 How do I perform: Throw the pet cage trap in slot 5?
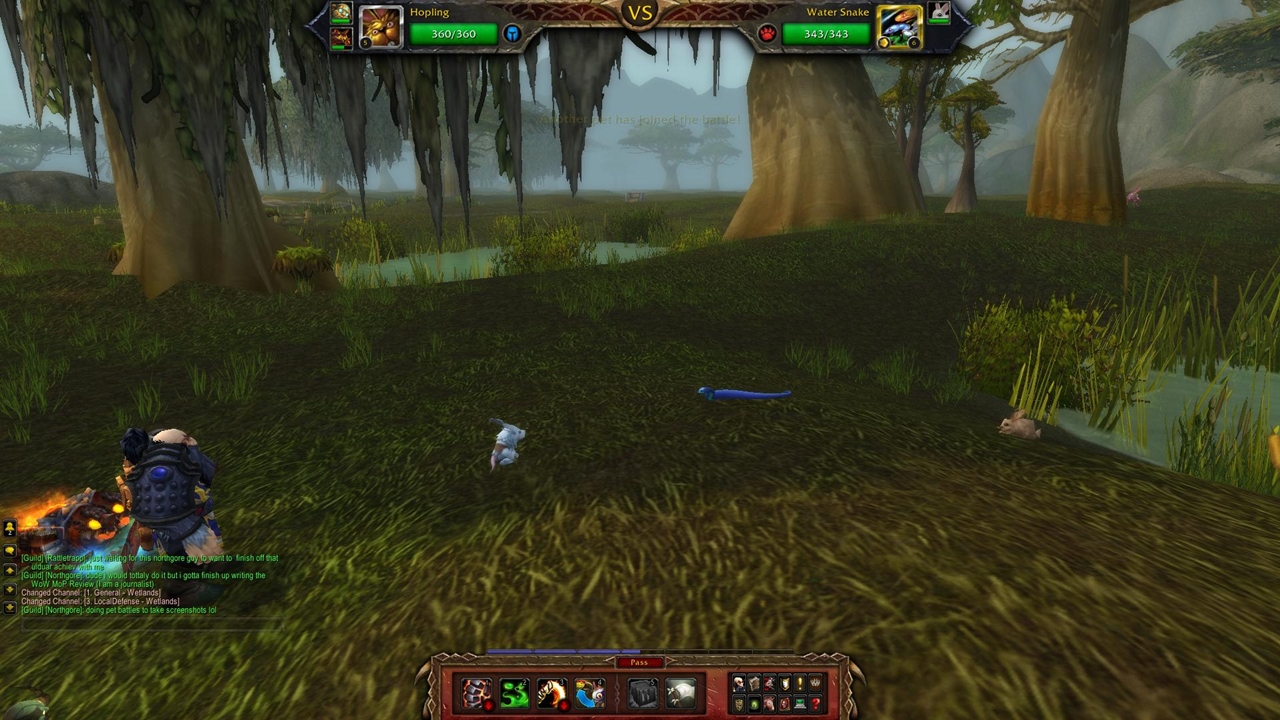(x=643, y=693)
